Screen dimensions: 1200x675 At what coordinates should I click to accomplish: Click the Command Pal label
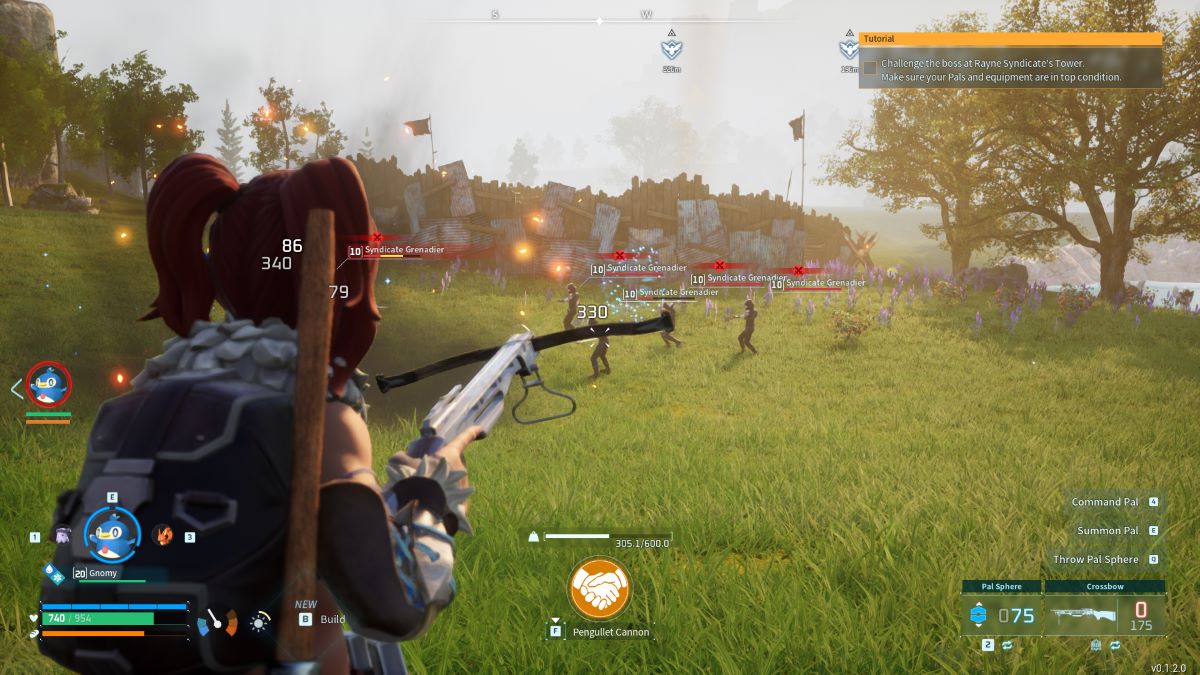[x=1104, y=502]
